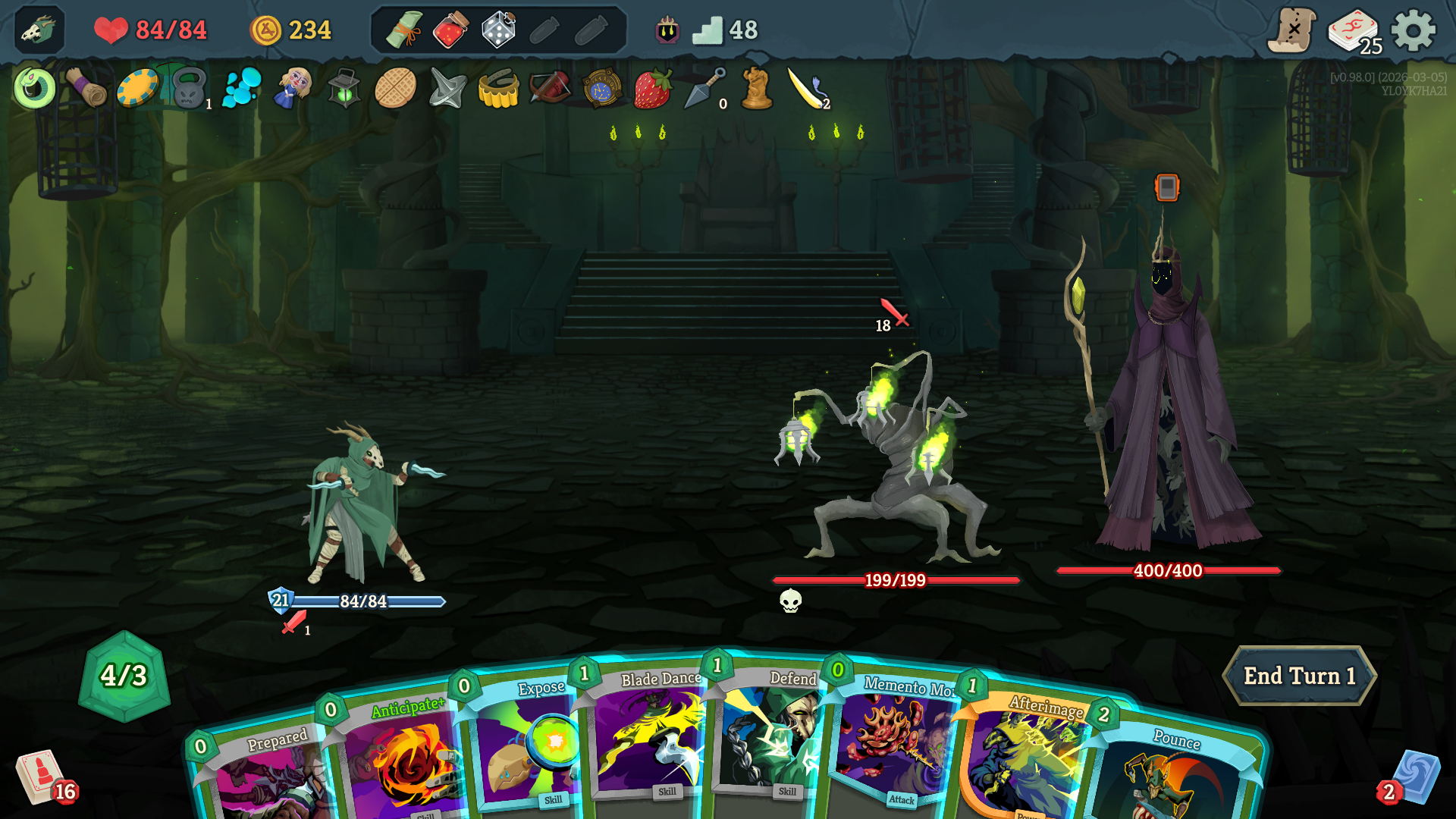This screenshot has height=819, width=1456.
Task: Click the character portrait icon
Action: click(39, 30)
